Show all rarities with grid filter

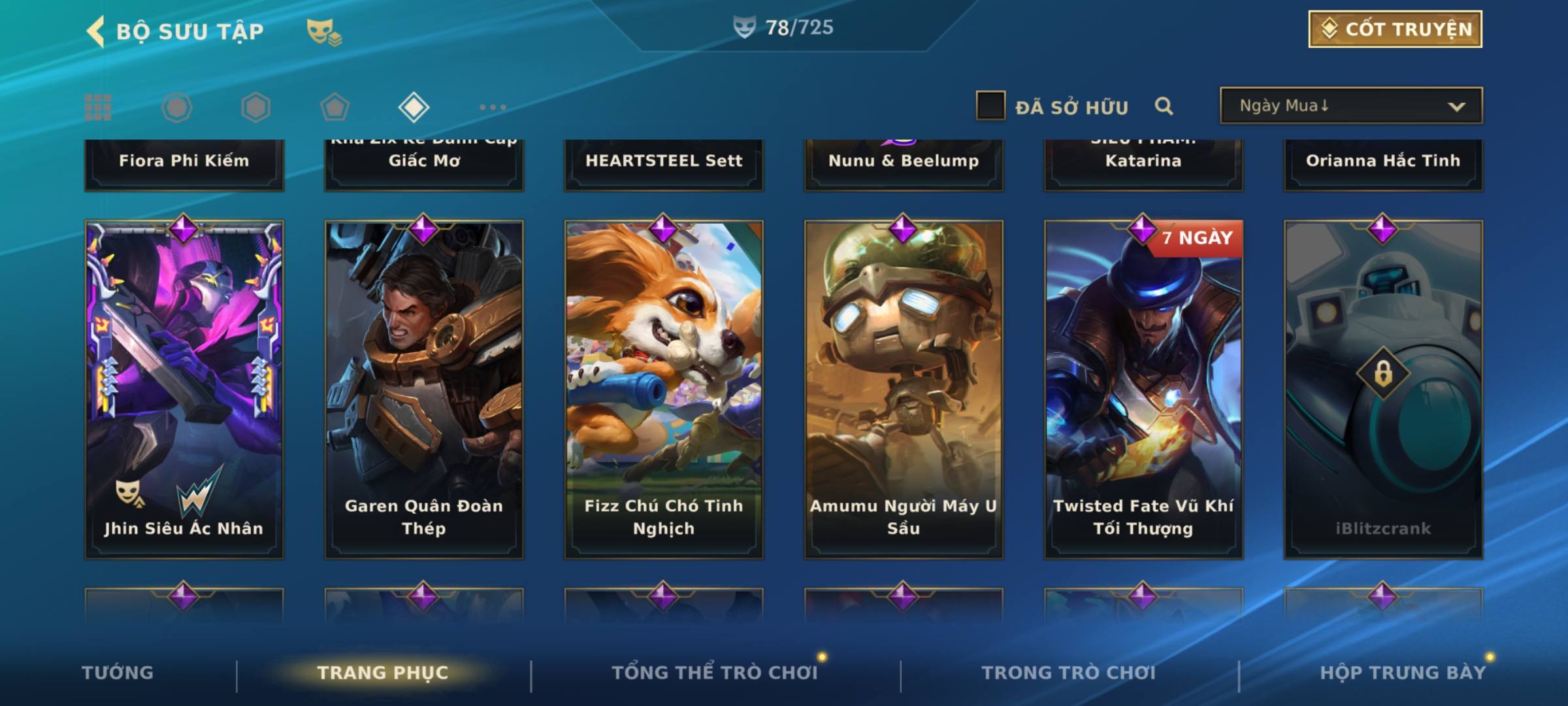point(98,107)
